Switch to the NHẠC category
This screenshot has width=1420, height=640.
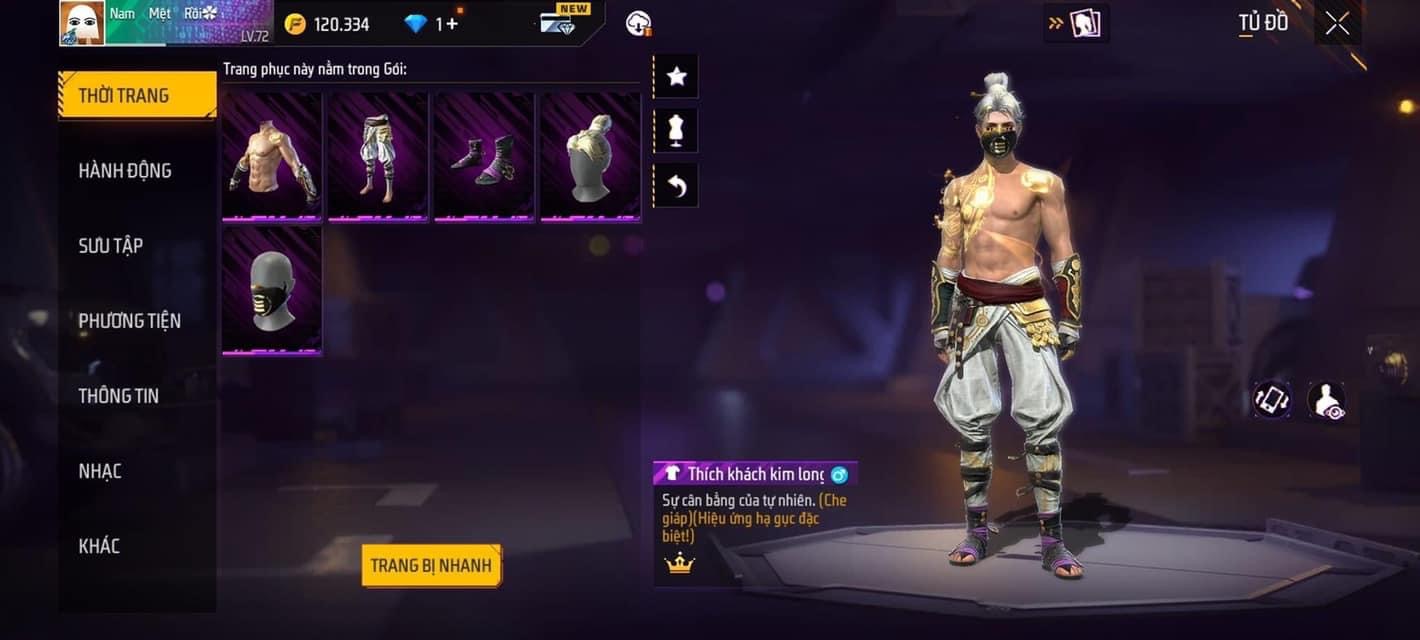click(100, 471)
